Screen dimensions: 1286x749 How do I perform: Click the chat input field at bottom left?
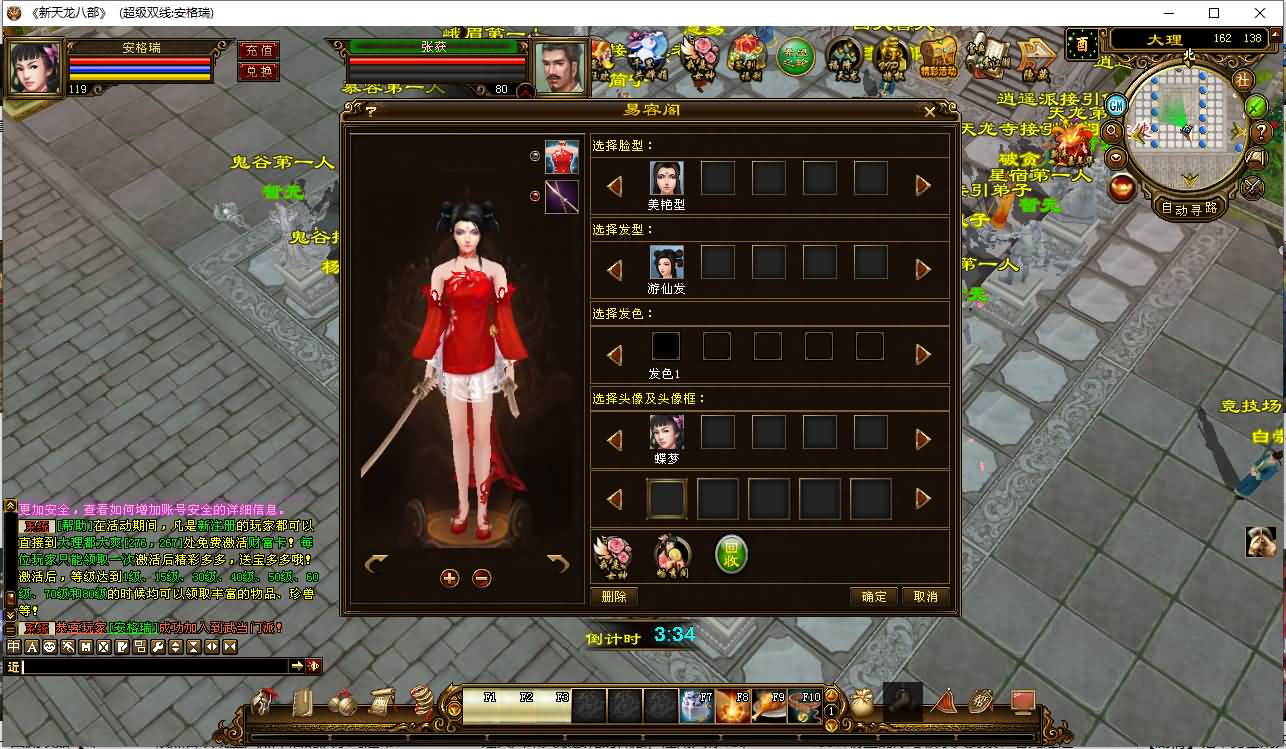pos(150,664)
